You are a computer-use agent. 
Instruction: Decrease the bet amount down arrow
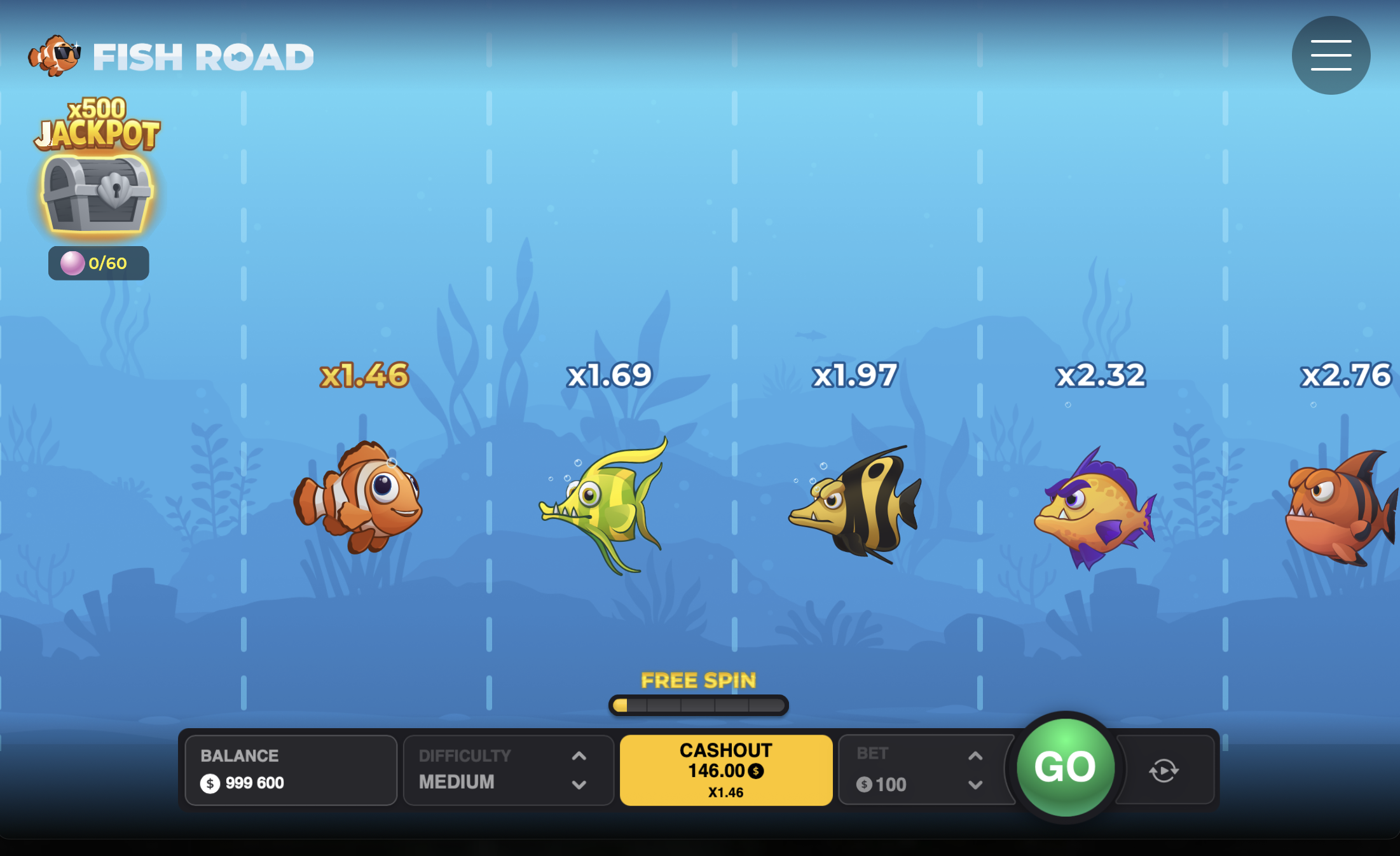975,785
